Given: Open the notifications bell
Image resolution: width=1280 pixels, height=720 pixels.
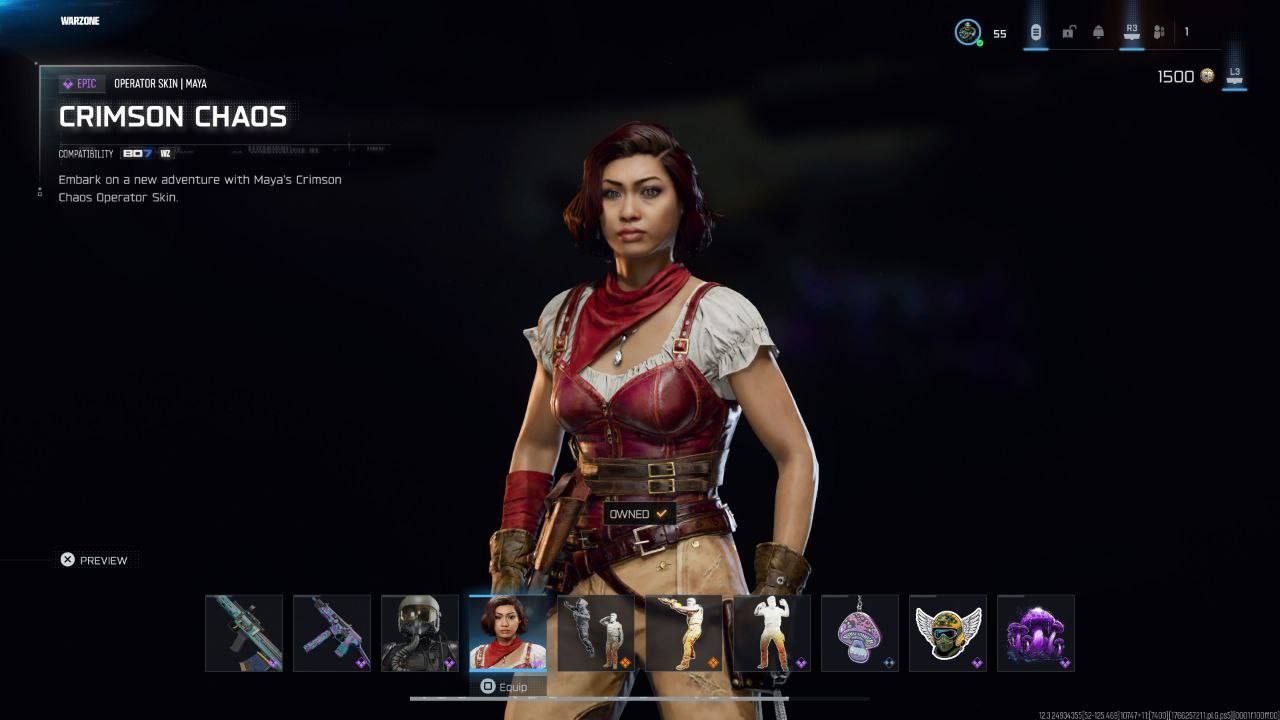Looking at the screenshot, I should click(1099, 33).
